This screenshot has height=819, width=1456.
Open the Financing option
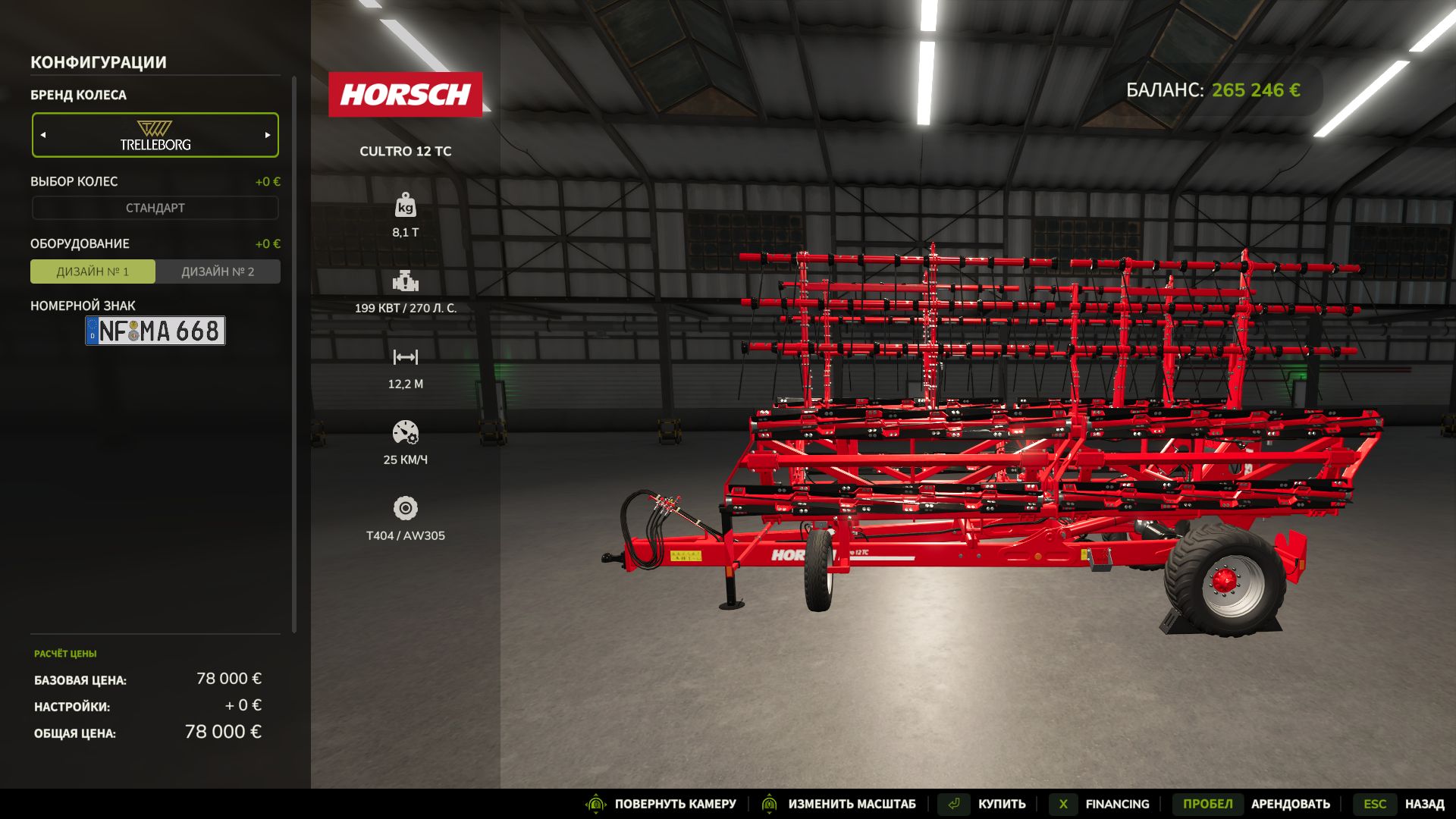pyautogui.click(x=1116, y=804)
